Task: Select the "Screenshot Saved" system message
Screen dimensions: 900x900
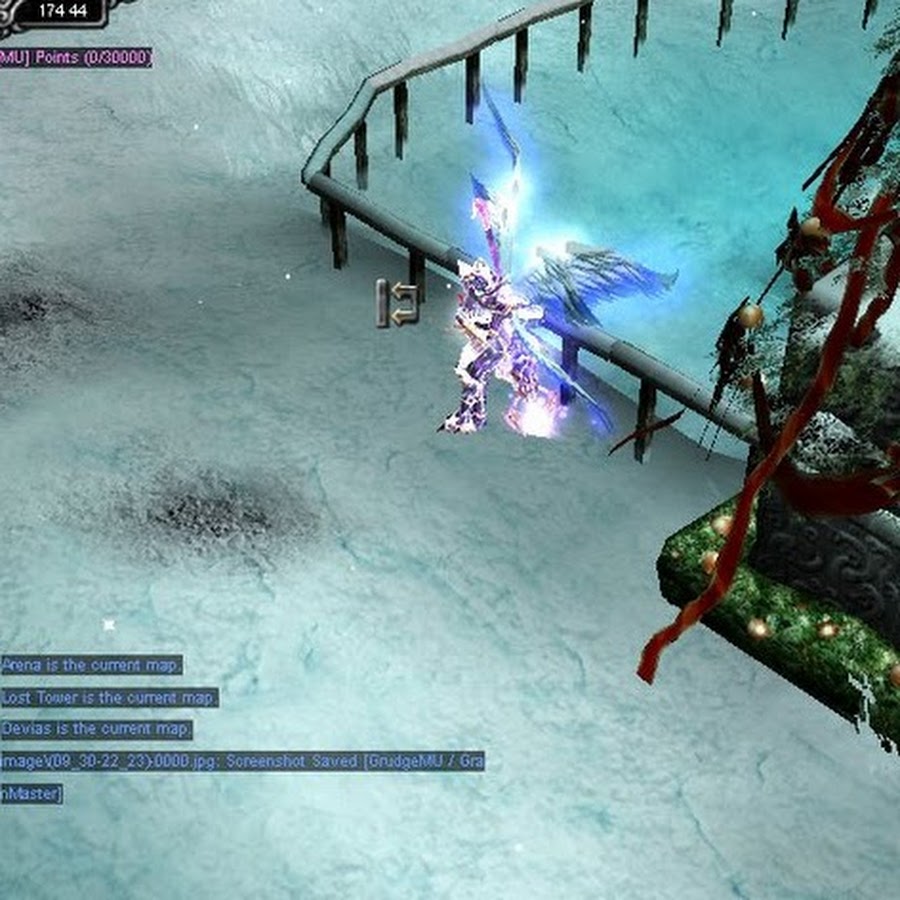Action: pos(242,762)
